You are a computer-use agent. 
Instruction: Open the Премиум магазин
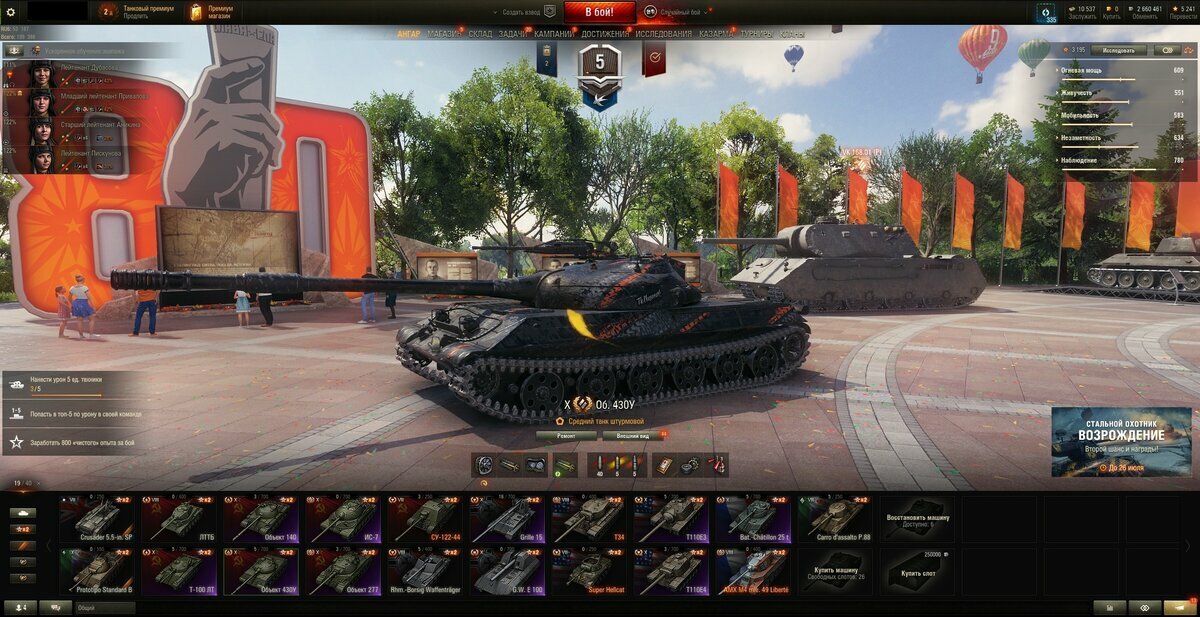click(211, 12)
